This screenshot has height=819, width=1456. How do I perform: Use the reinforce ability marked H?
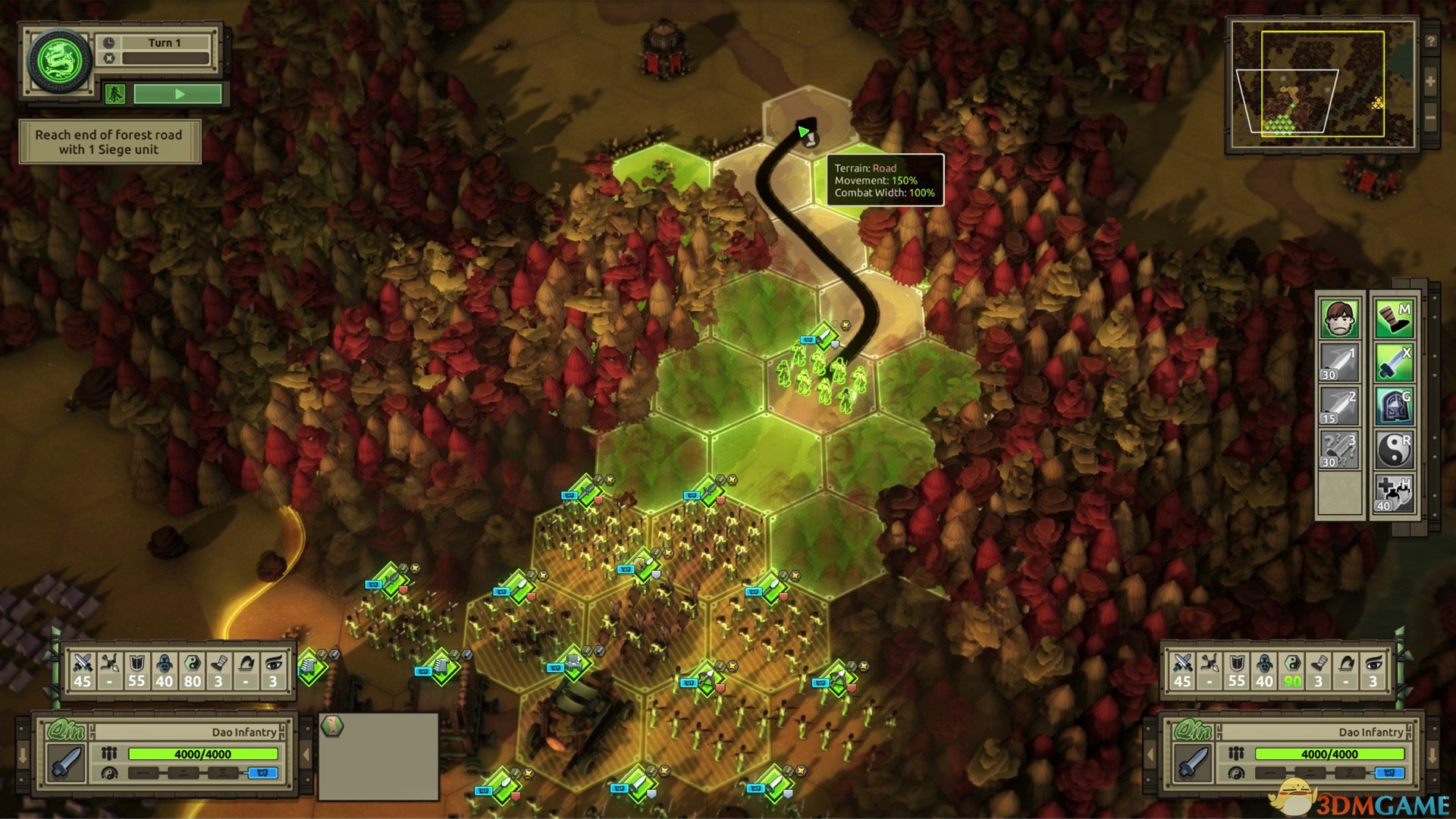[1394, 494]
